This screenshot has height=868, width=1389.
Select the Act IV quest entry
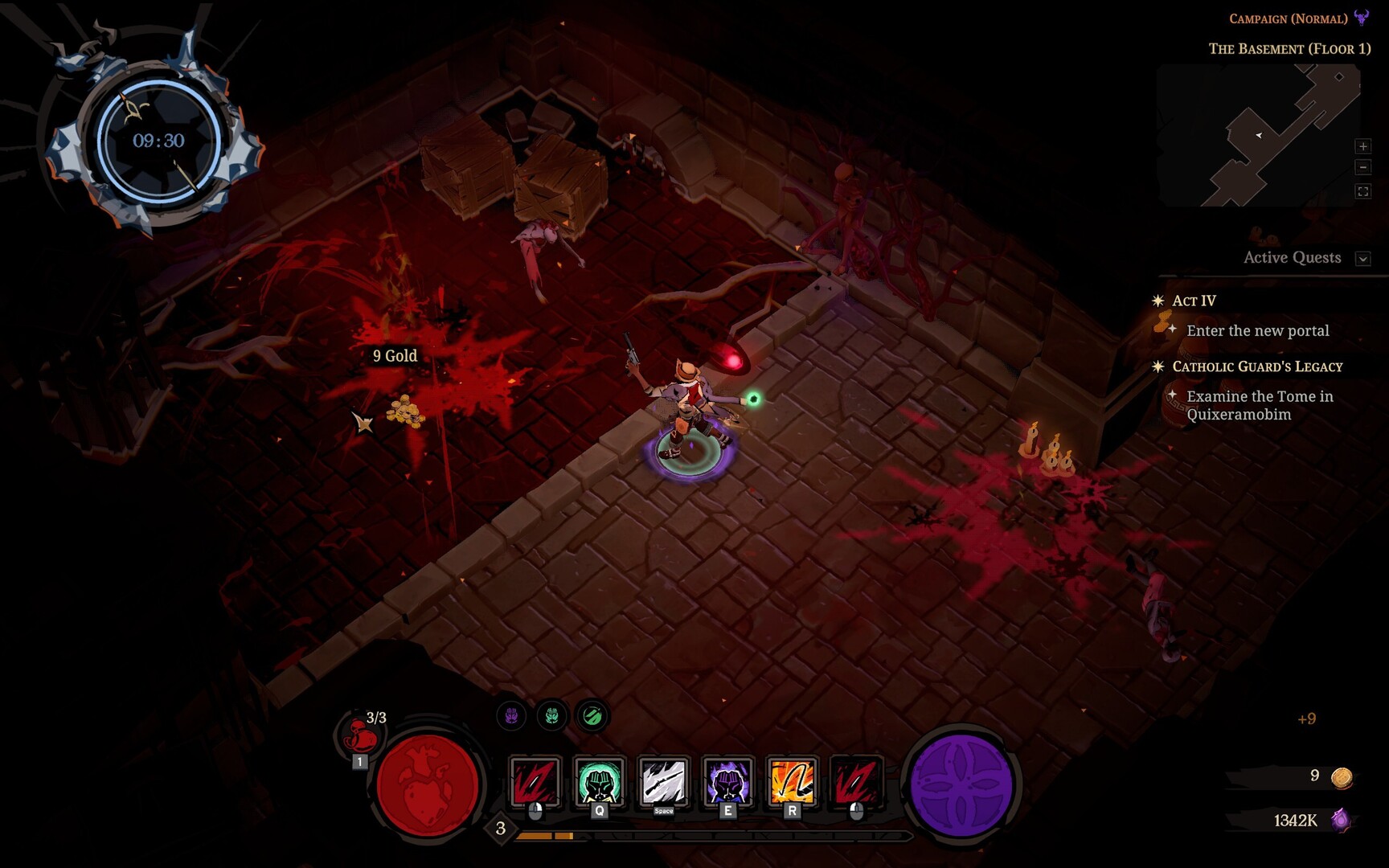point(1194,301)
